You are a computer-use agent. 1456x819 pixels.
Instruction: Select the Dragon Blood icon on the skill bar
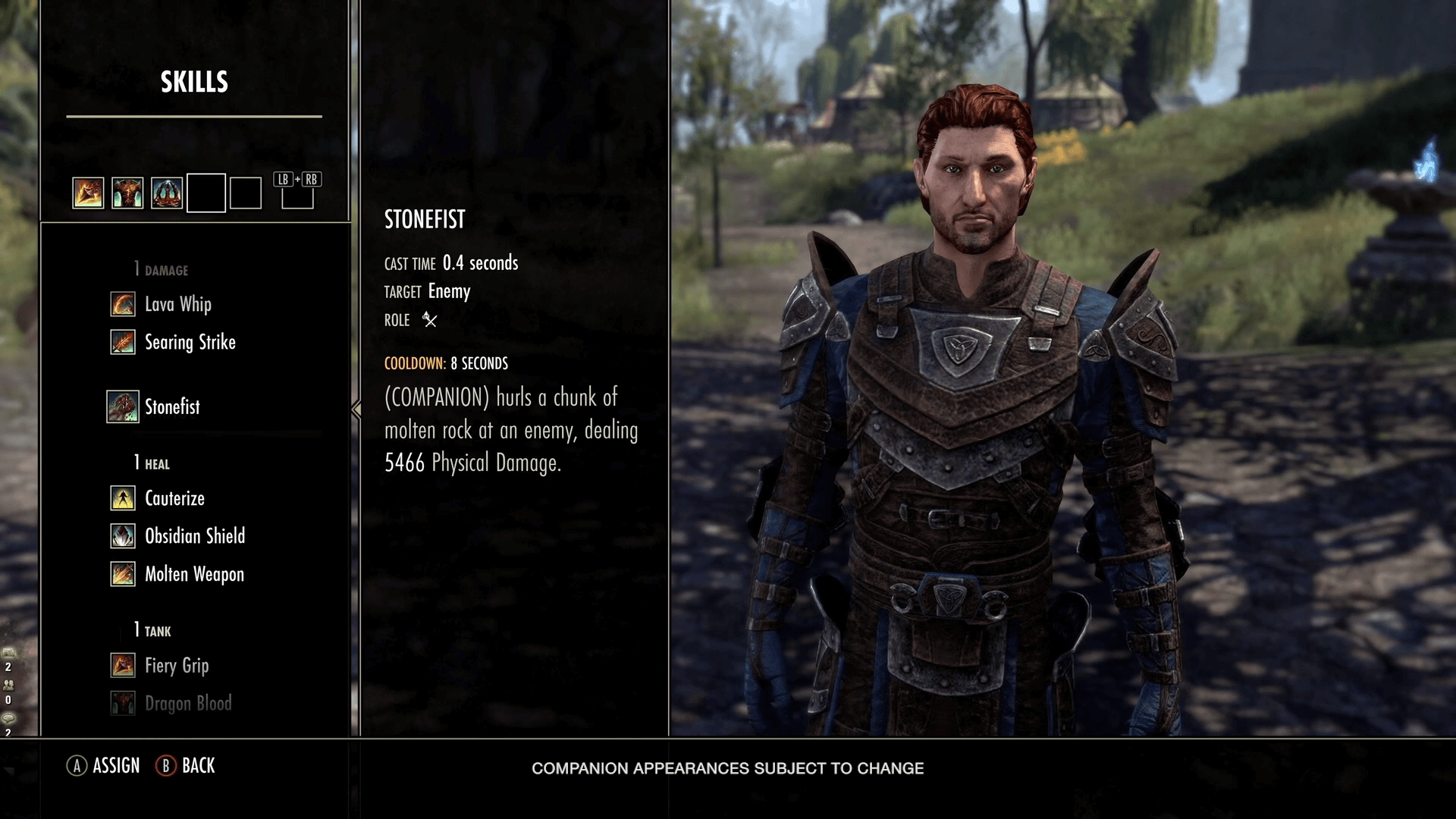coord(127,193)
